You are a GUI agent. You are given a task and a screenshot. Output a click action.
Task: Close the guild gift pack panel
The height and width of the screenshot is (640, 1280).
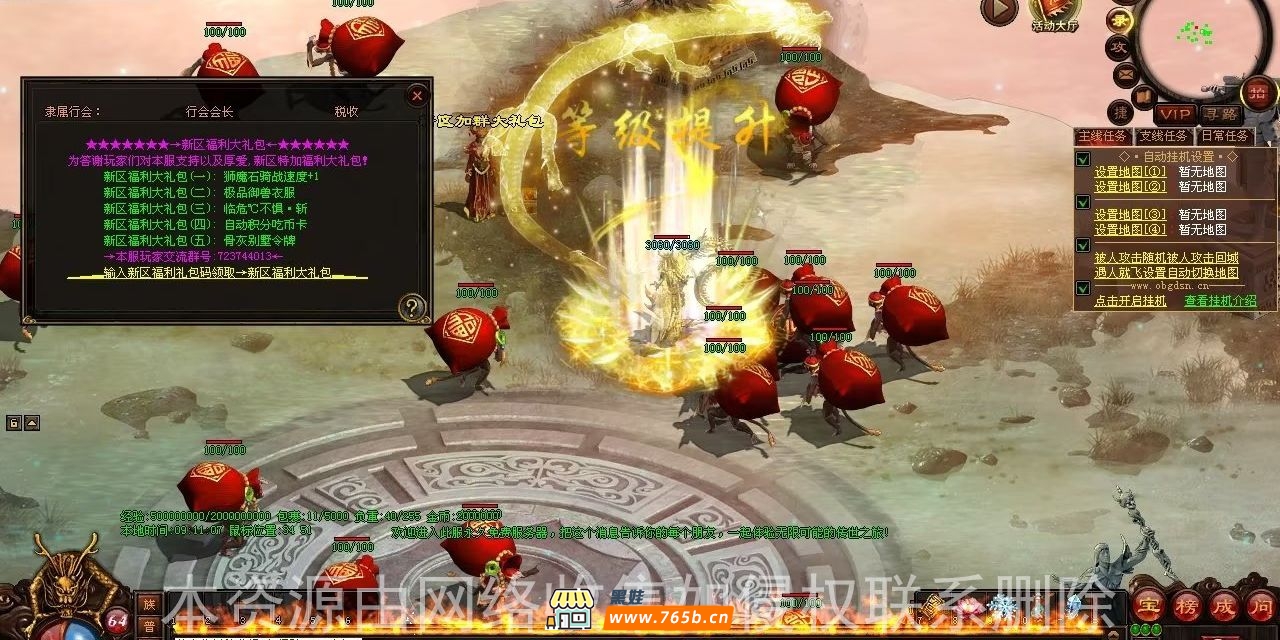pos(417,96)
